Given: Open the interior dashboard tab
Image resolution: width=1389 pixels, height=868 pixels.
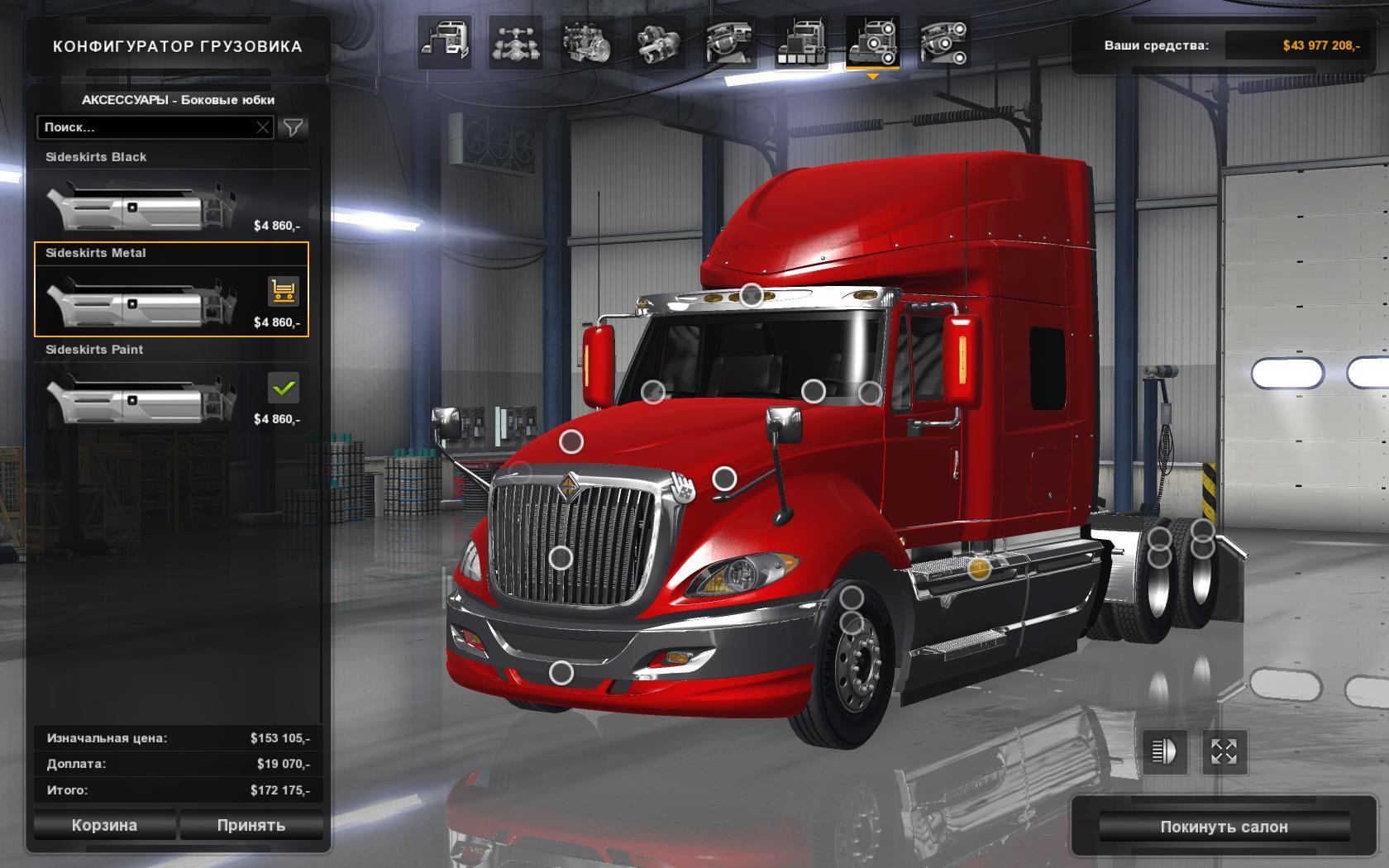Looking at the screenshot, I should (x=729, y=42).
